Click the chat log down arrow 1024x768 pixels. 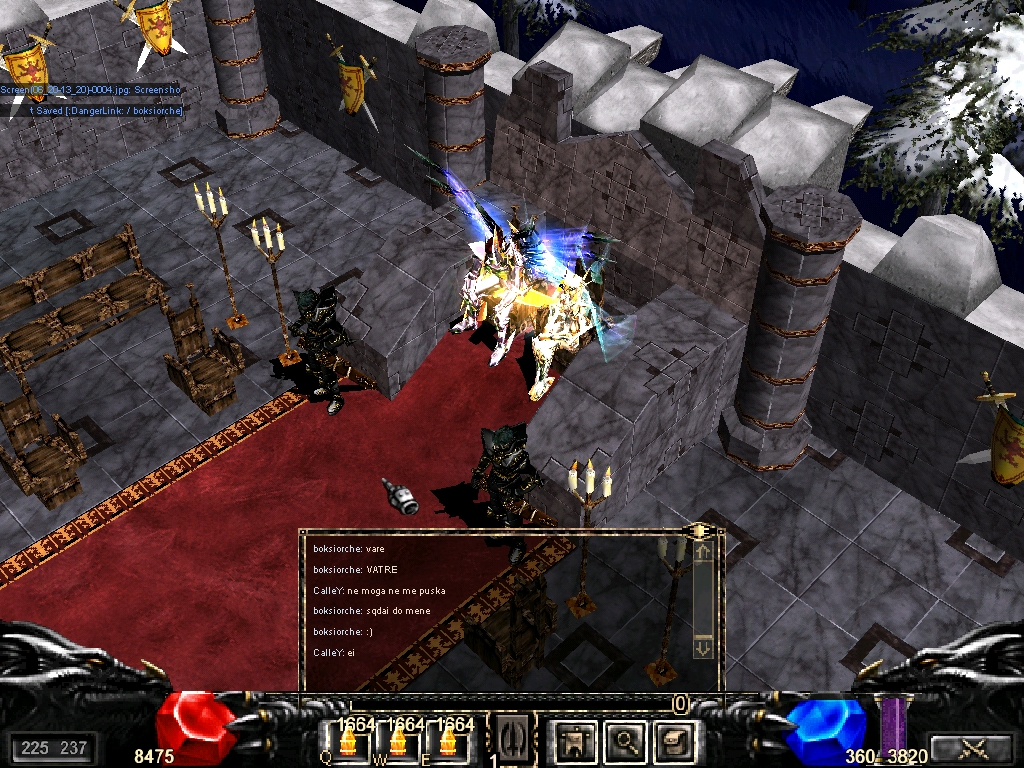702,649
